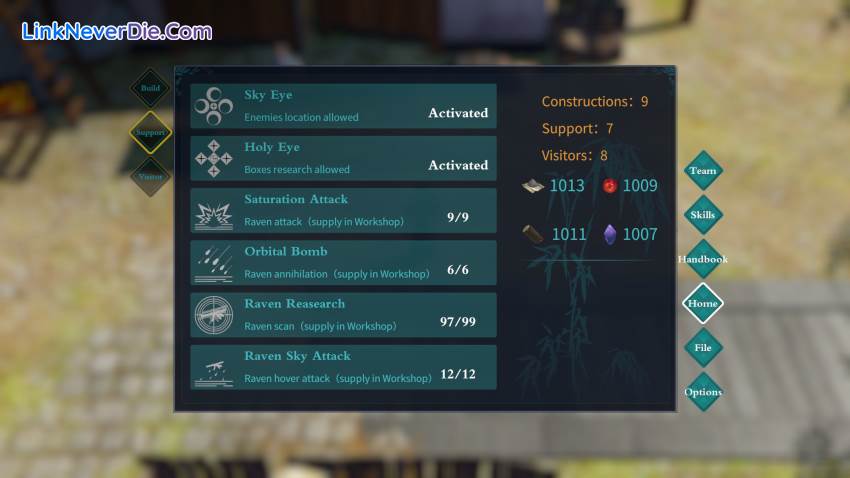Open the File menu
Viewport: 850px width, 478px height.
[703, 348]
